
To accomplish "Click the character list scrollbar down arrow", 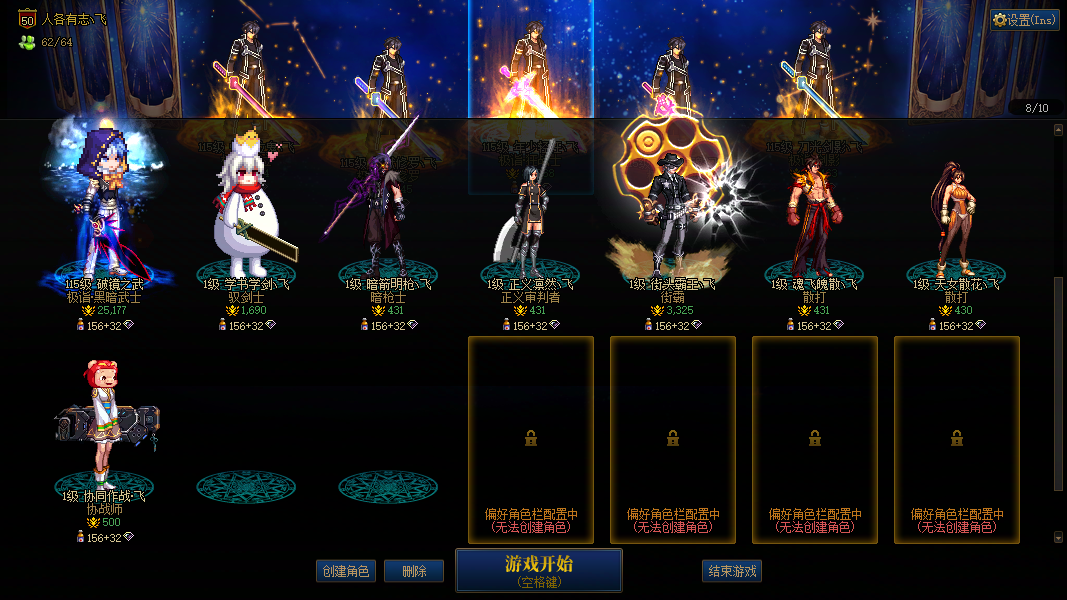I will pos(1059,537).
